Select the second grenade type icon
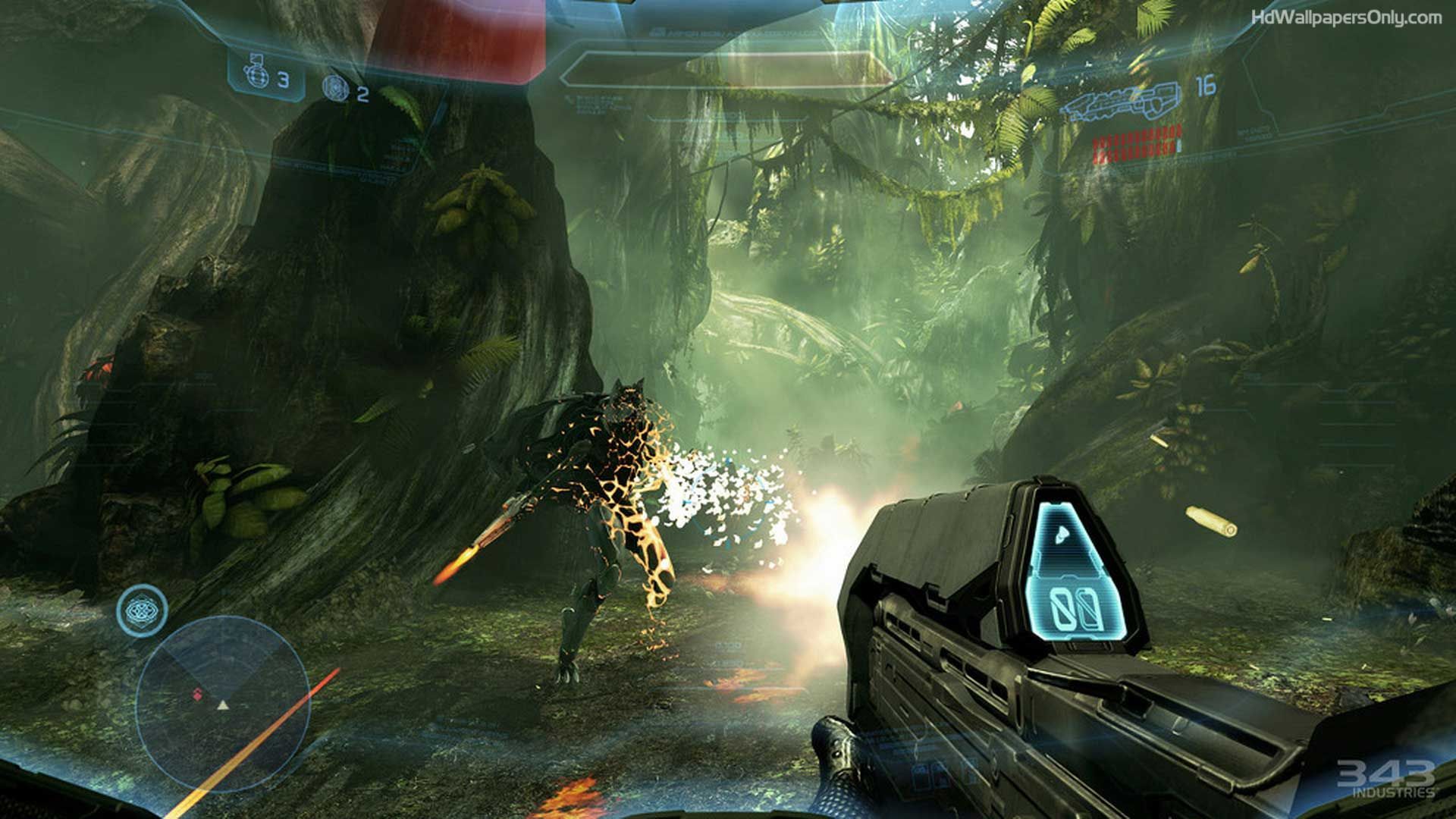 pos(334,89)
